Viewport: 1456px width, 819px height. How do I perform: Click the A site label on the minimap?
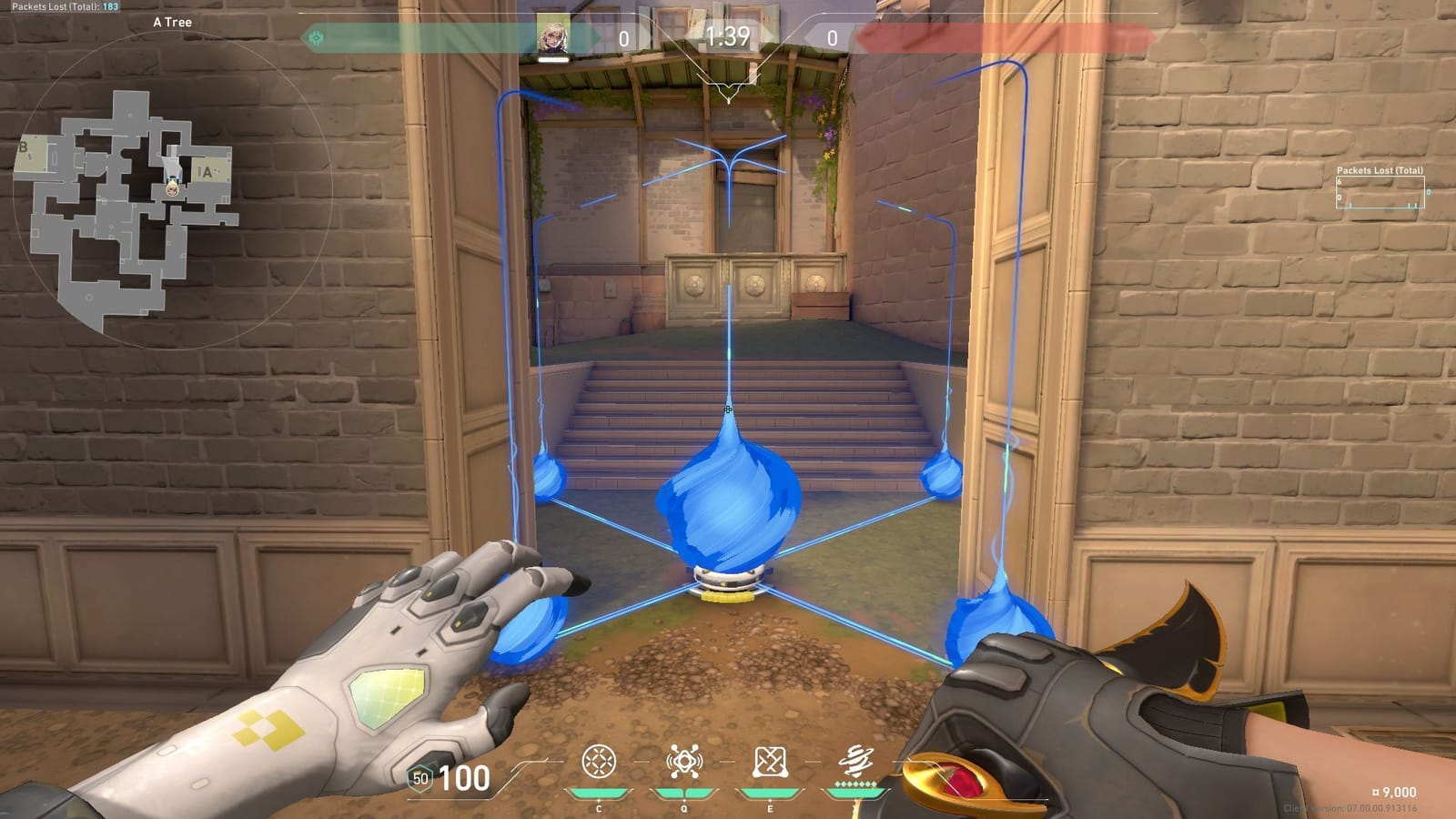pos(208,170)
